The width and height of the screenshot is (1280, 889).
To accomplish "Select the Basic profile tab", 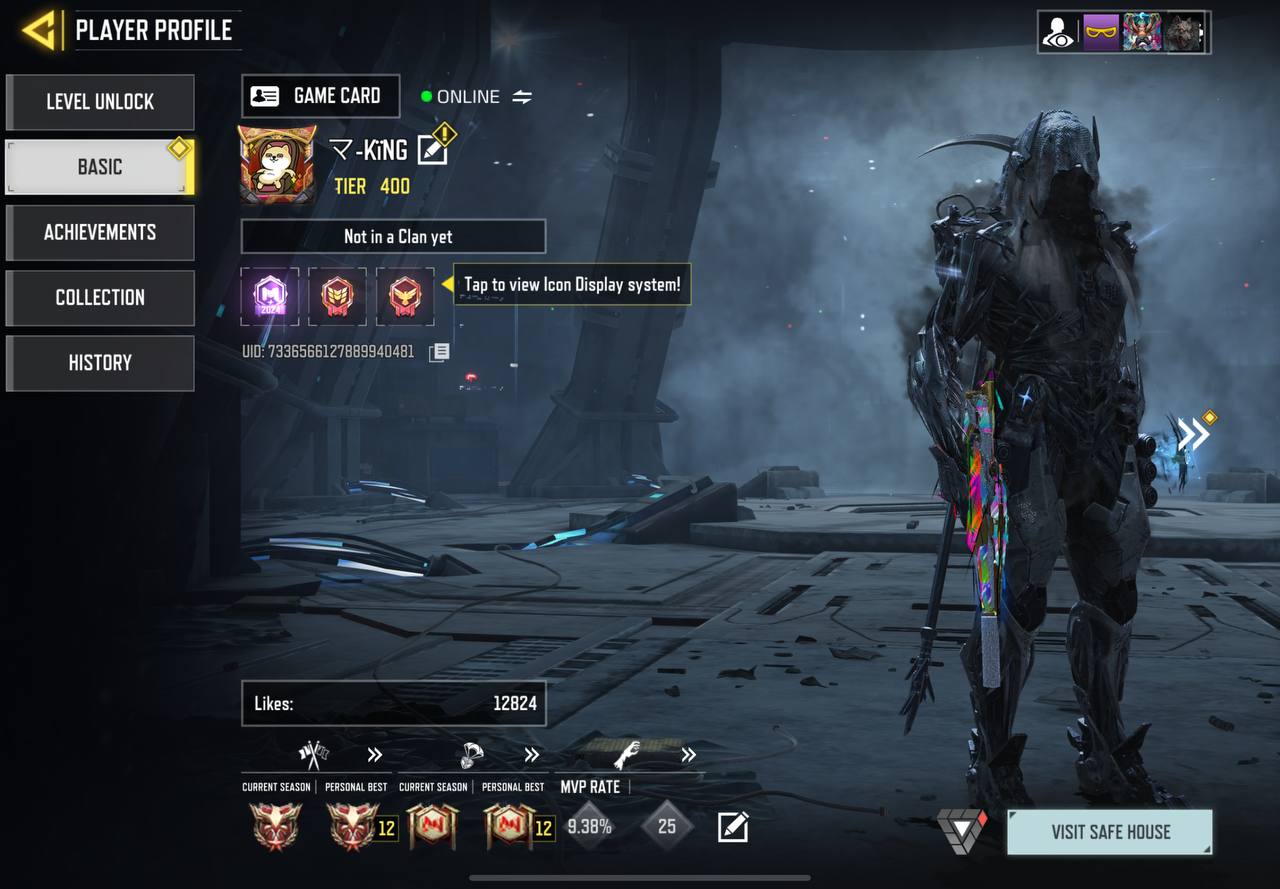I will click(x=100, y=167).
